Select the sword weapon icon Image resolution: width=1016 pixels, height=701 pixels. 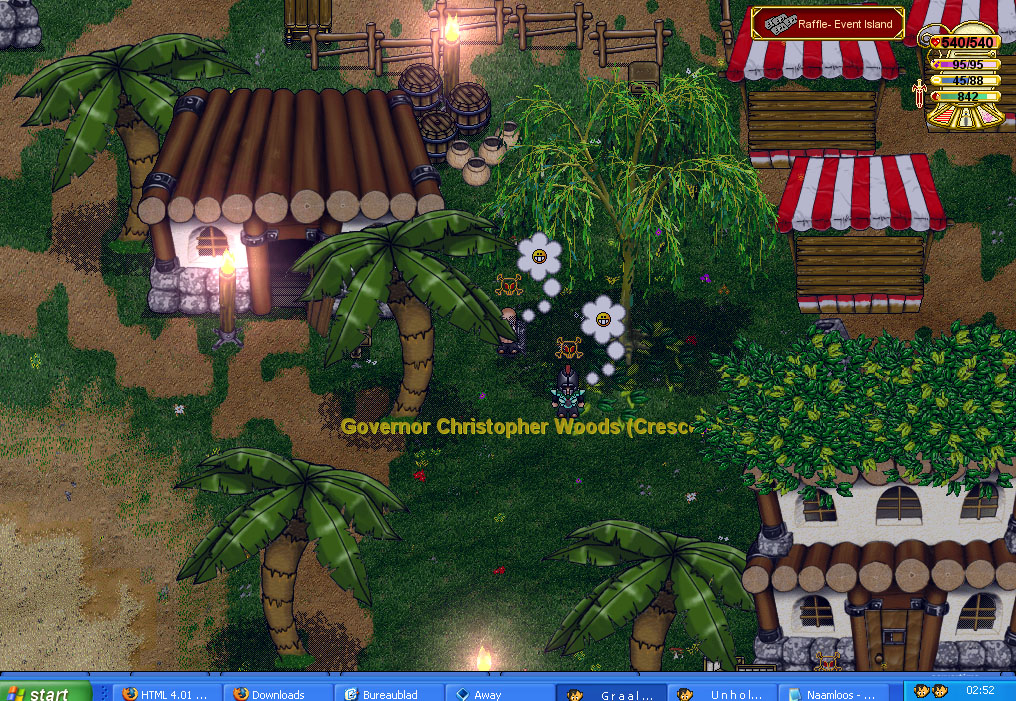(x=918, y=94)
